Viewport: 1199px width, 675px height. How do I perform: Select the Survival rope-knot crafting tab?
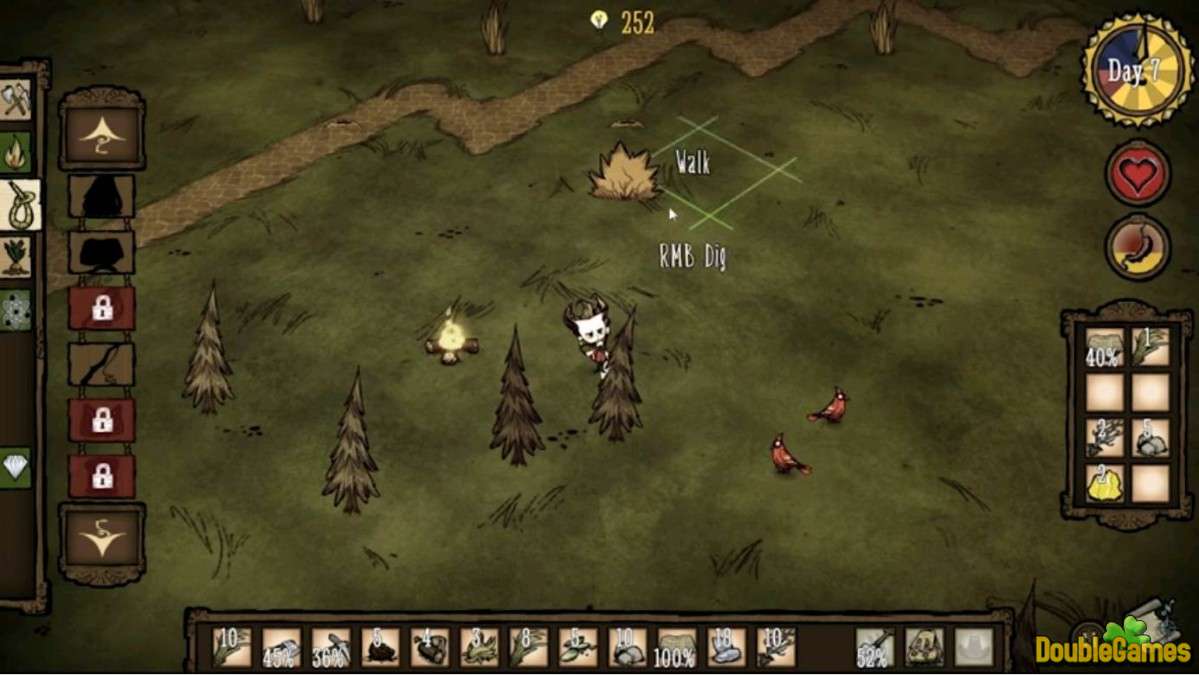pyautogui.click(x=19, y=205)
